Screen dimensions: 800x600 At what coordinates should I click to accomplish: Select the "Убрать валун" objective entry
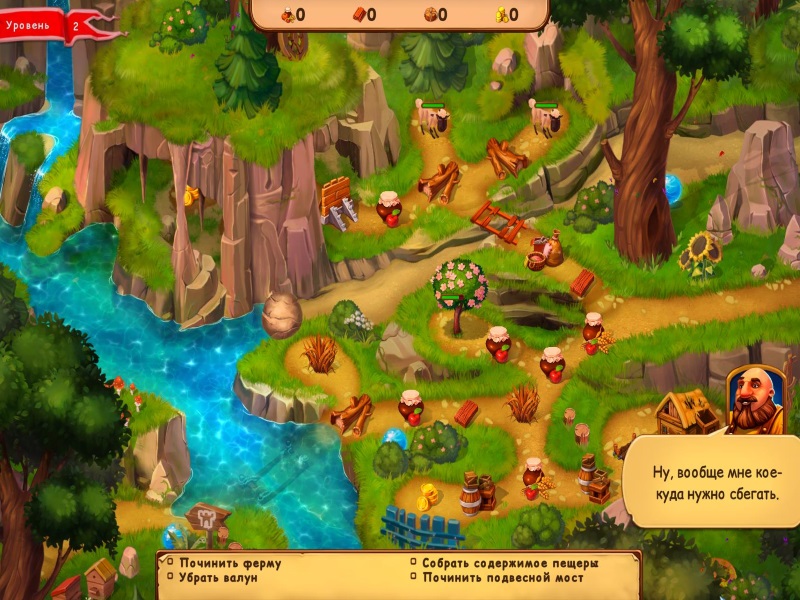point(218,578)
